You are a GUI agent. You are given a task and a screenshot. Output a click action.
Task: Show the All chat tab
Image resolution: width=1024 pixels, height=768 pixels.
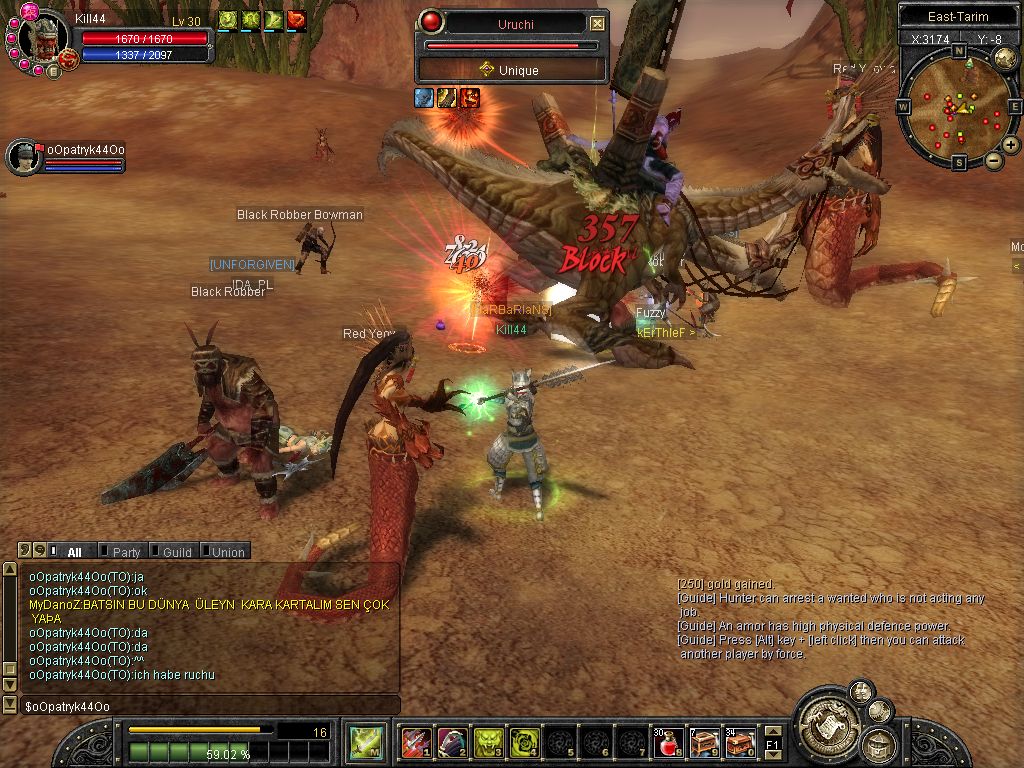(x=74, y=551)
